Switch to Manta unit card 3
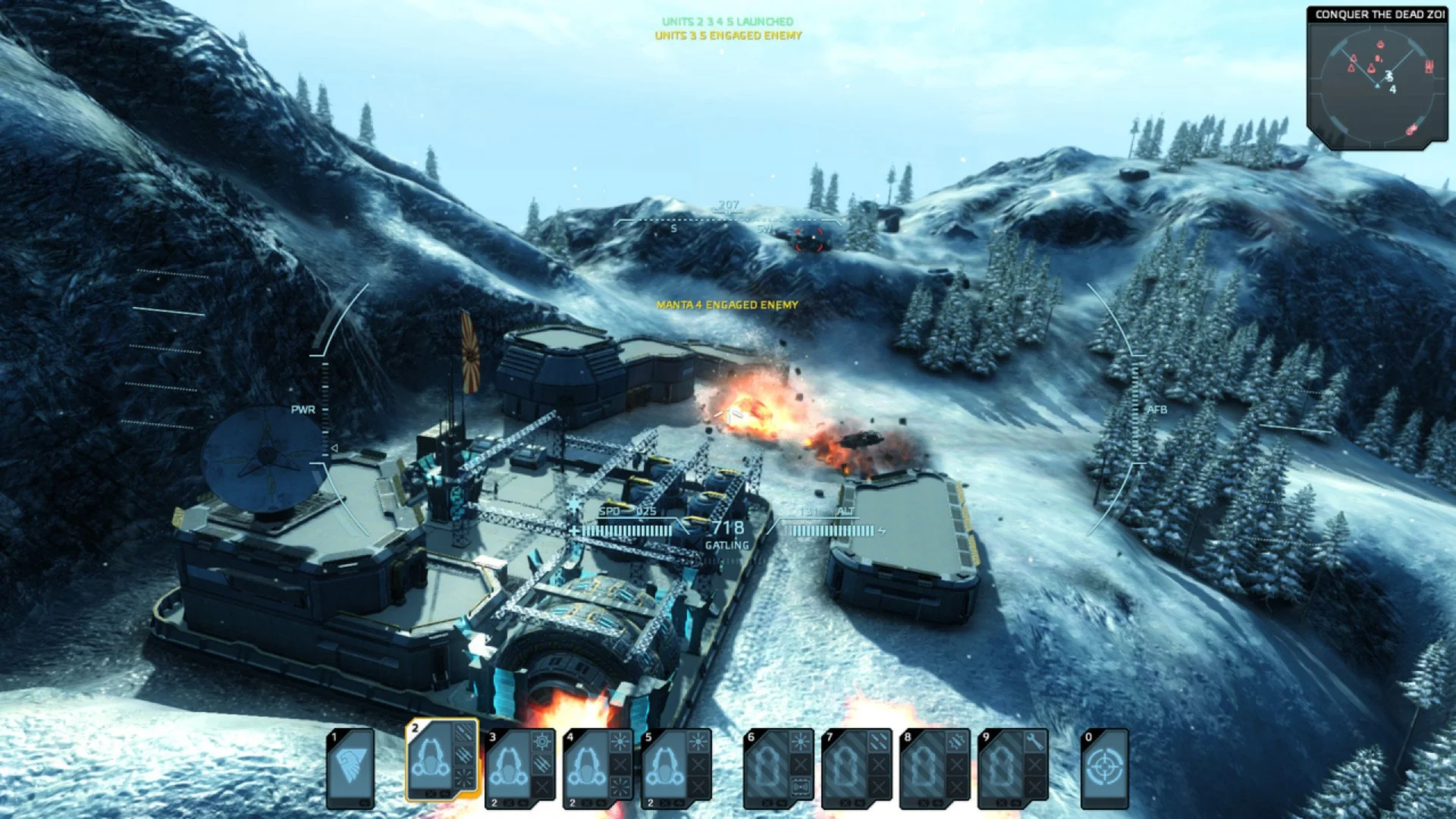1456x819 pixels. coord(520,767)
